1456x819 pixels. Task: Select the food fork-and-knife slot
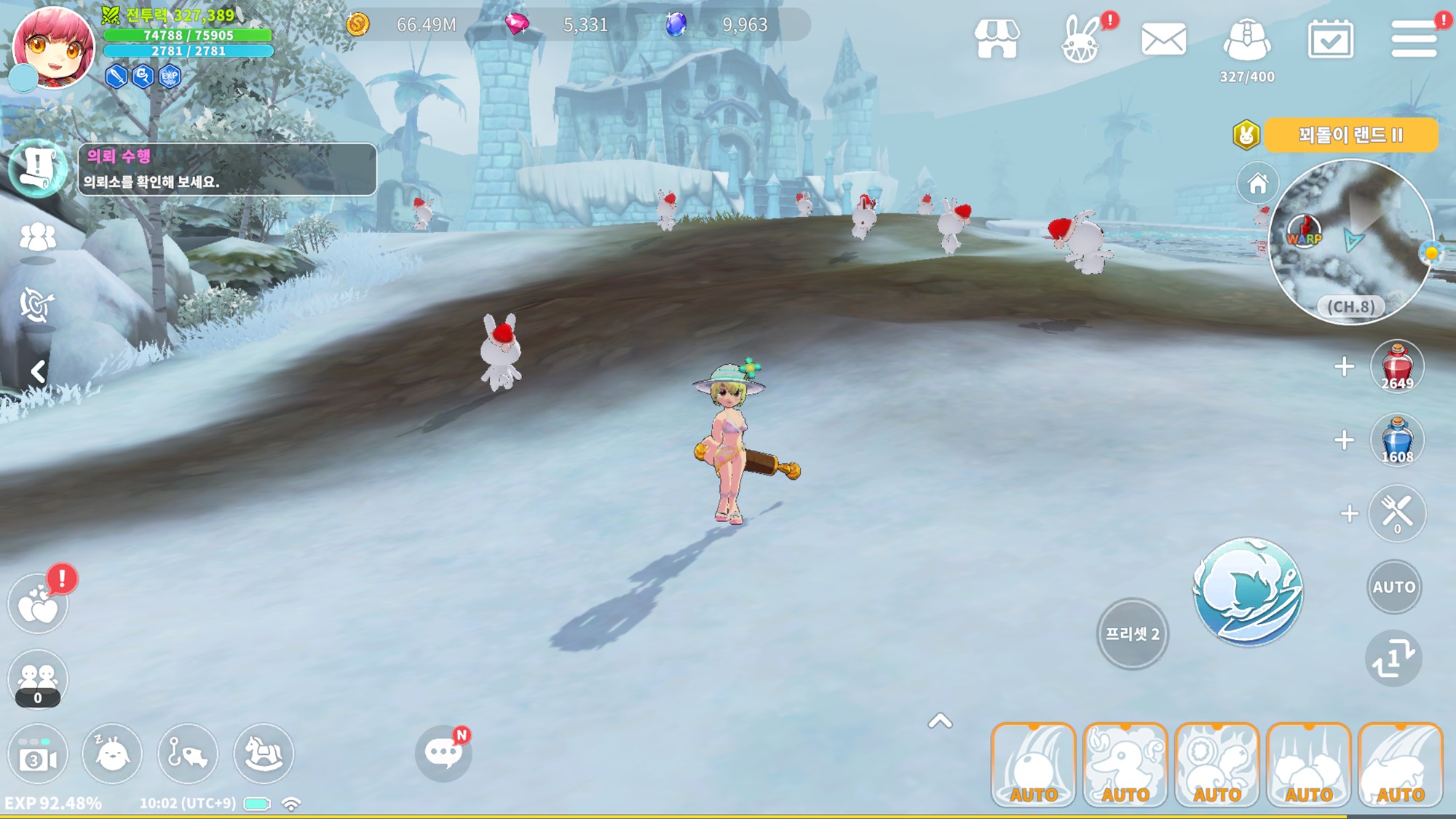[1396, 513]
